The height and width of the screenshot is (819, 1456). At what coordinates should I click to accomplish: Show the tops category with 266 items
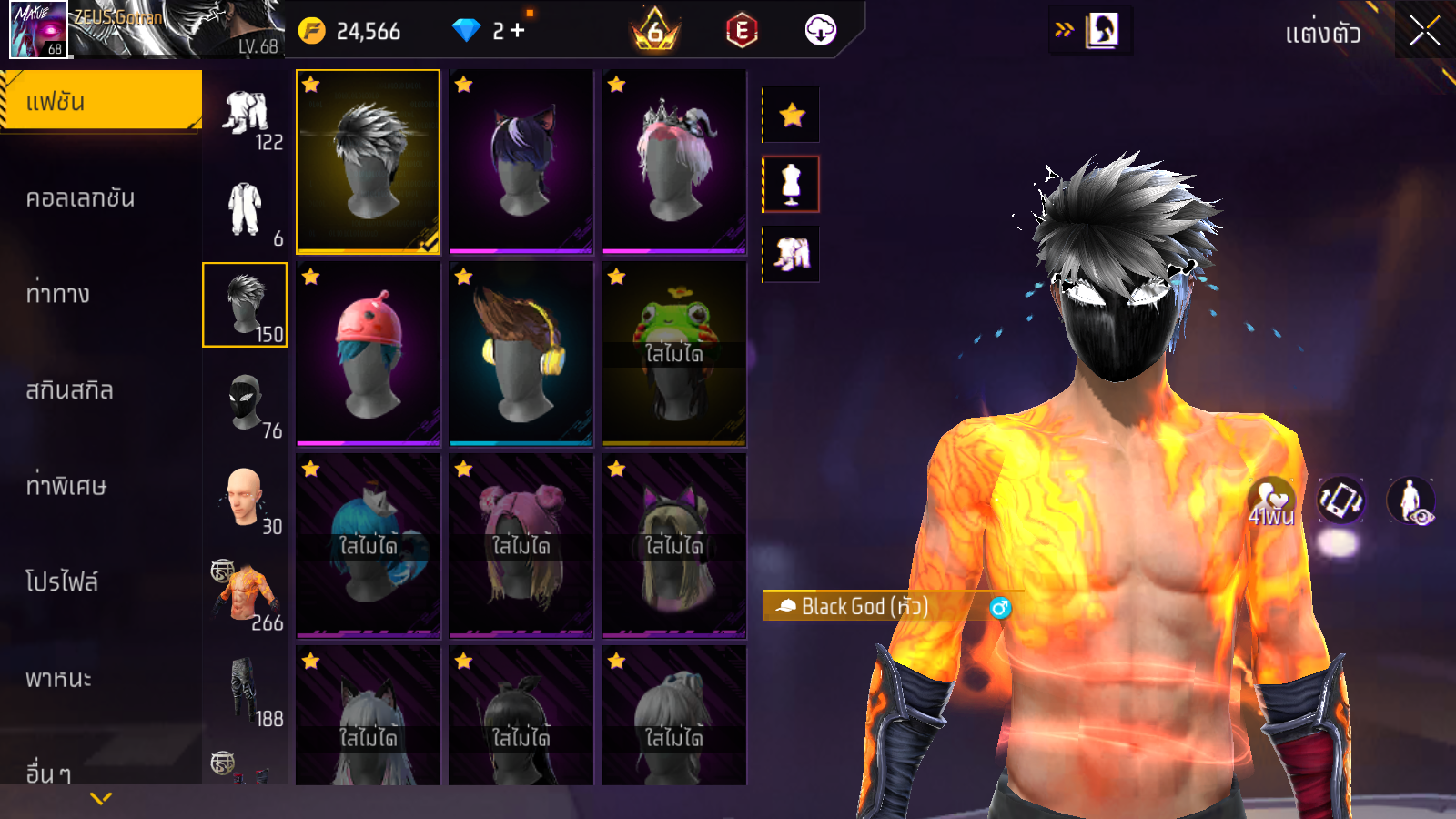246,594
